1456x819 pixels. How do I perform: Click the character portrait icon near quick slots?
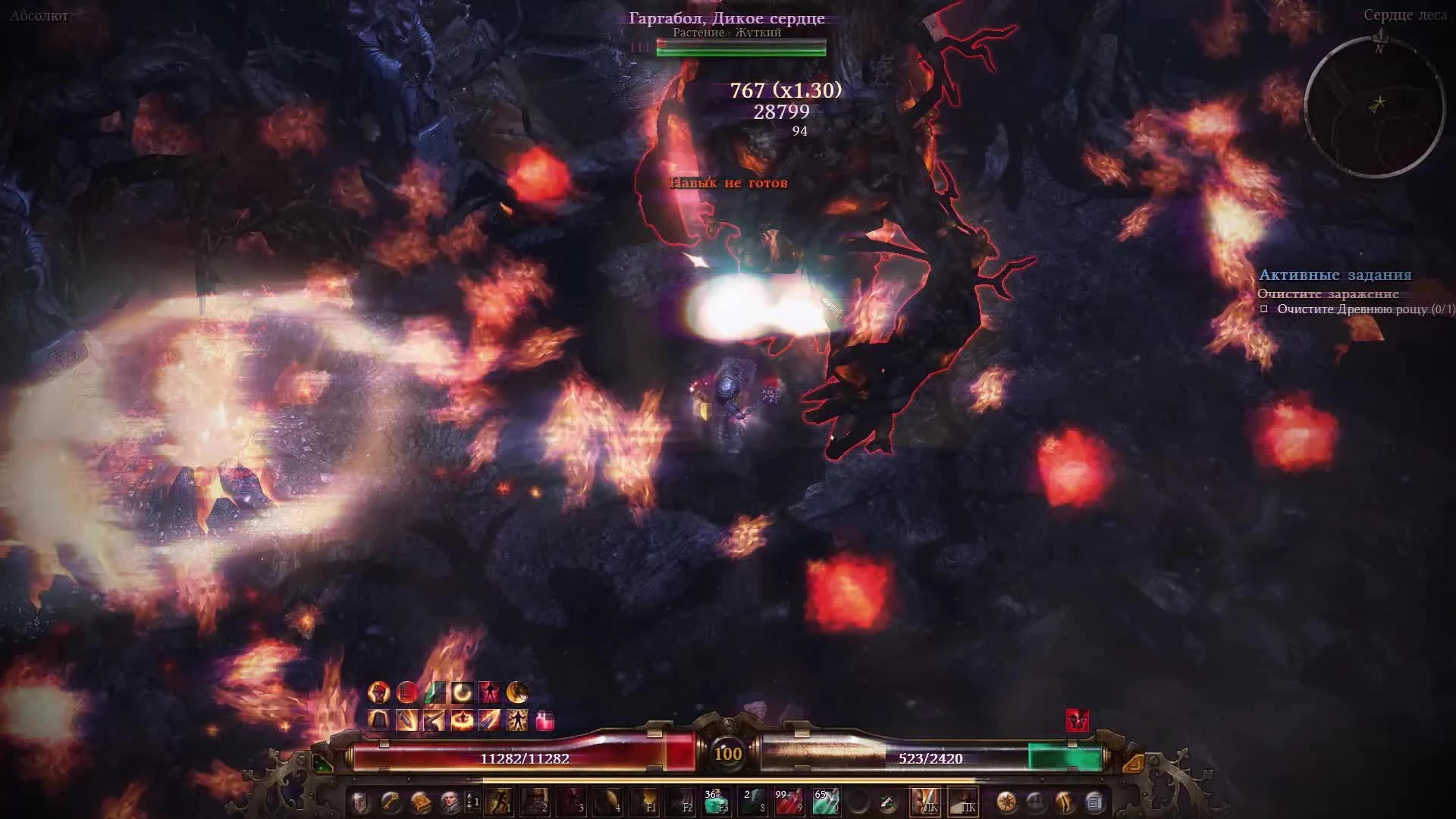pos(453,802)
